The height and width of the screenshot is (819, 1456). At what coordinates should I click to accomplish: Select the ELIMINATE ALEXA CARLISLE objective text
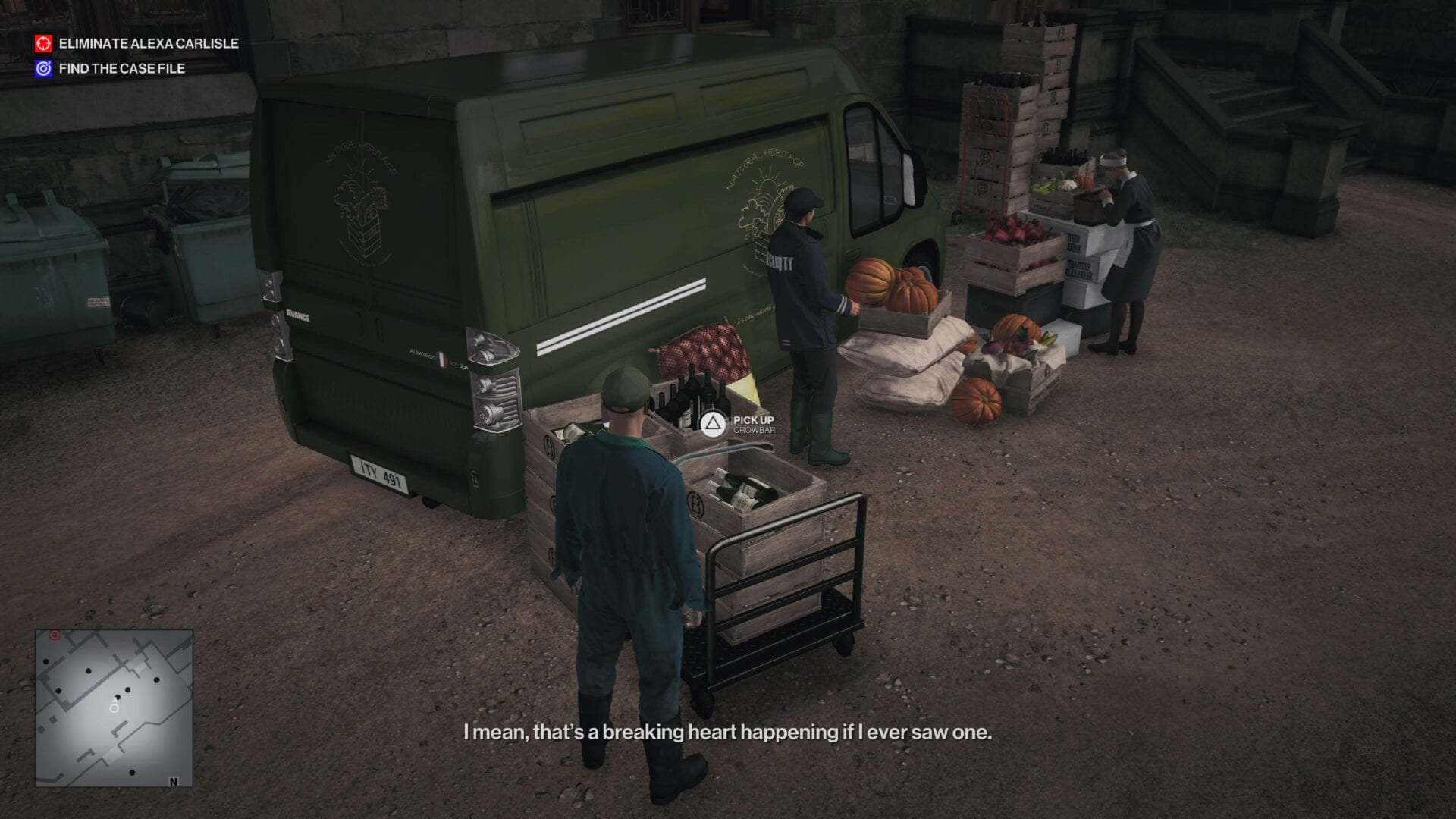pyautogui.click(x=149, y=44)
